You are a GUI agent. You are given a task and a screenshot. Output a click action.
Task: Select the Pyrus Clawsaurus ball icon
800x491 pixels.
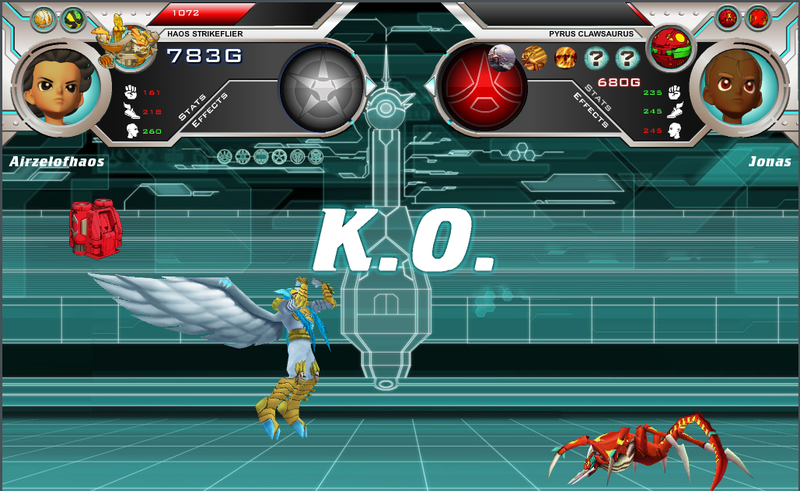[668, 46]
